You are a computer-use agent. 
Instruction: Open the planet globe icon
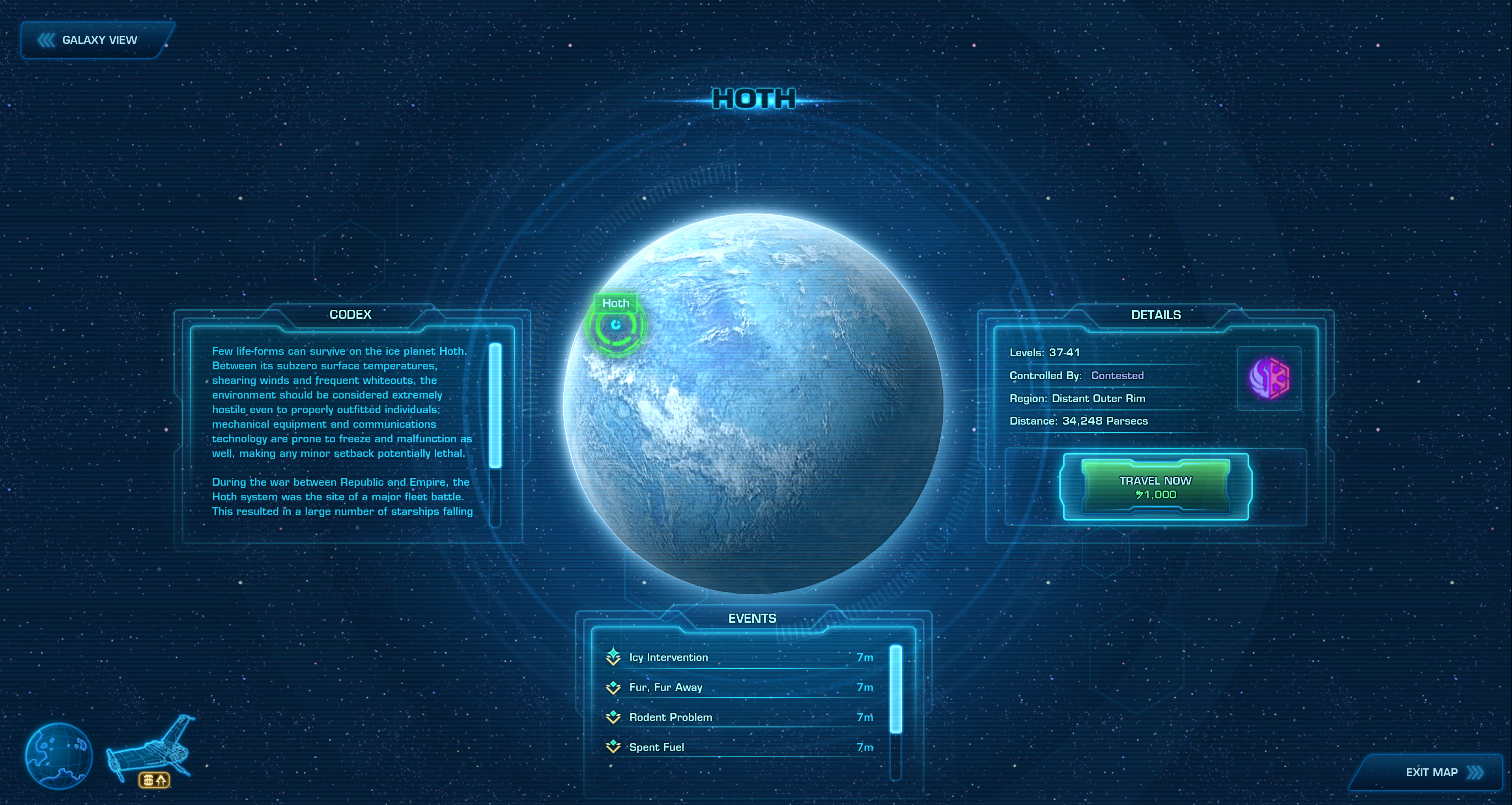pos(59,756)
